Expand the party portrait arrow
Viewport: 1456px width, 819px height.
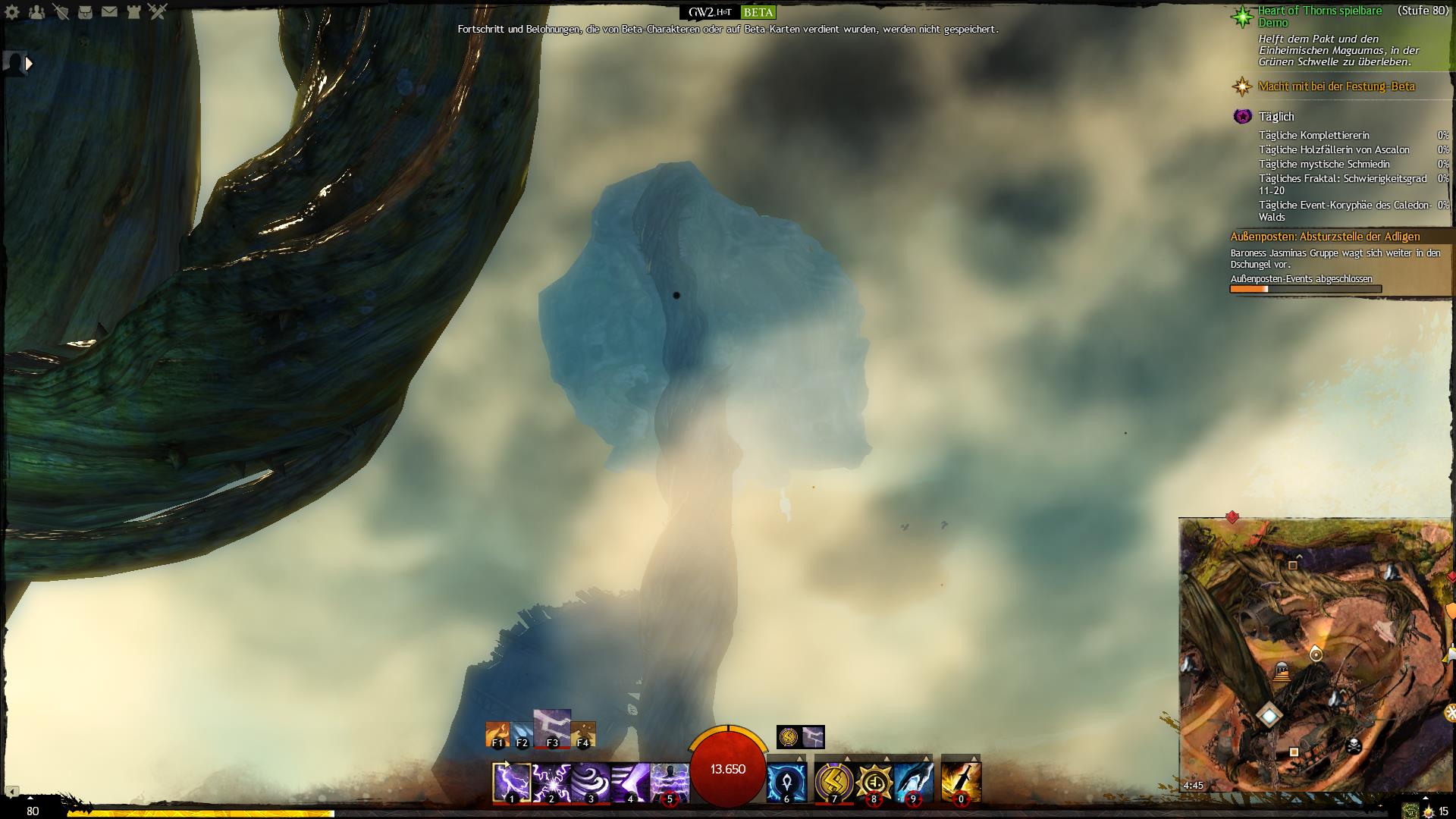pos(29,64)
